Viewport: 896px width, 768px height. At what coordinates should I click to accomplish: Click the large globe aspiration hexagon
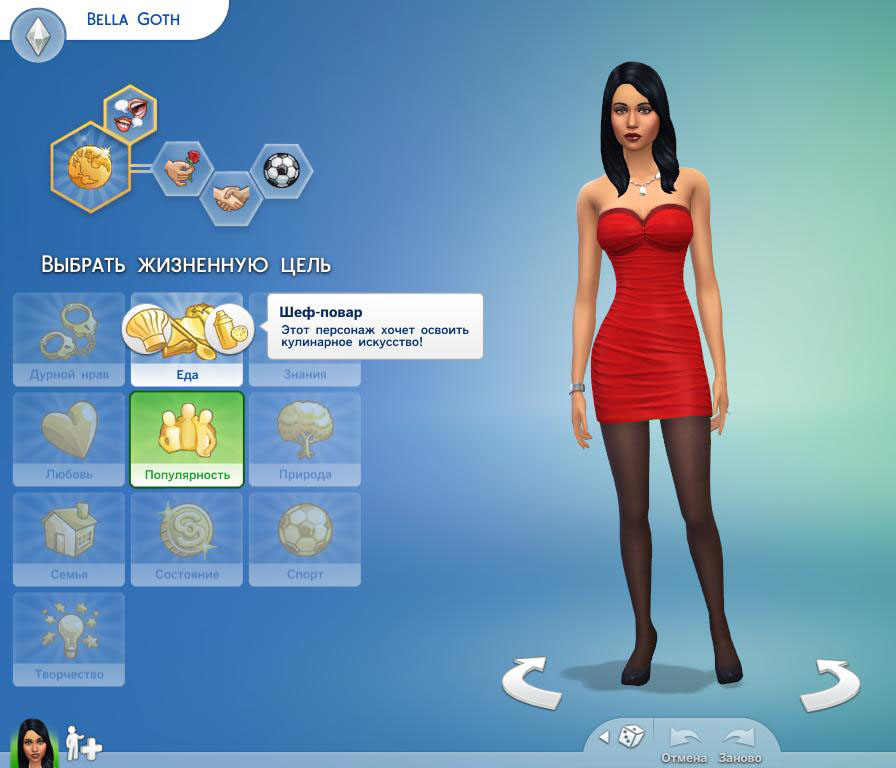90,166
